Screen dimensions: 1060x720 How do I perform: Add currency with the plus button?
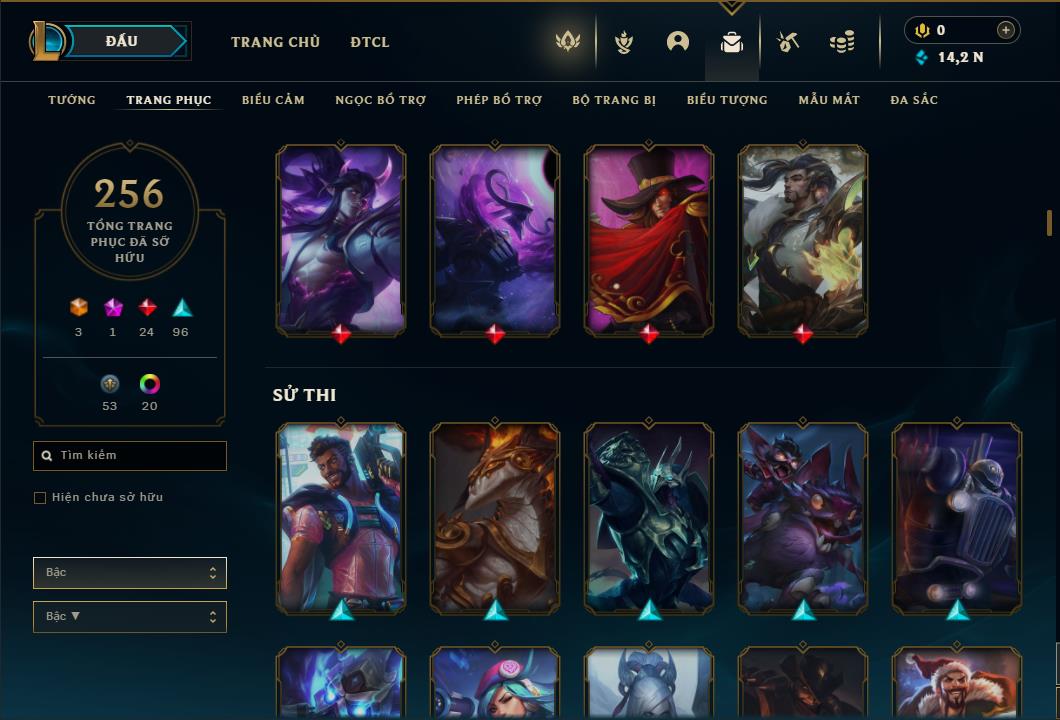click(1006, 31)
